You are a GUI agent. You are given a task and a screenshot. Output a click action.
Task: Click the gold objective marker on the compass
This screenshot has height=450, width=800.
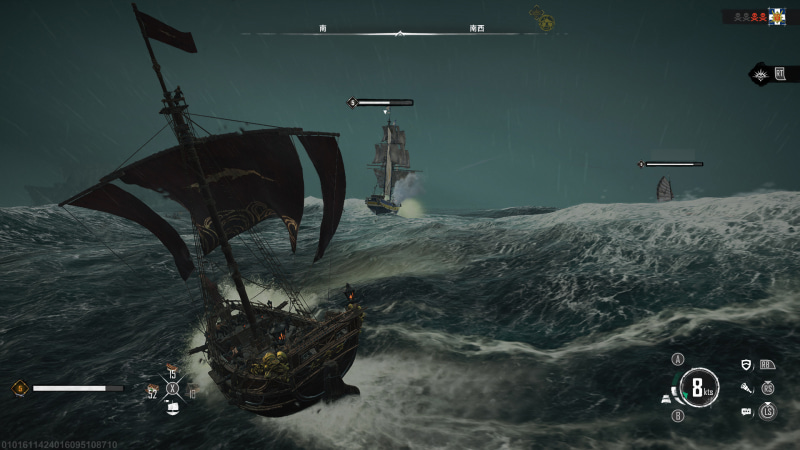545,18
